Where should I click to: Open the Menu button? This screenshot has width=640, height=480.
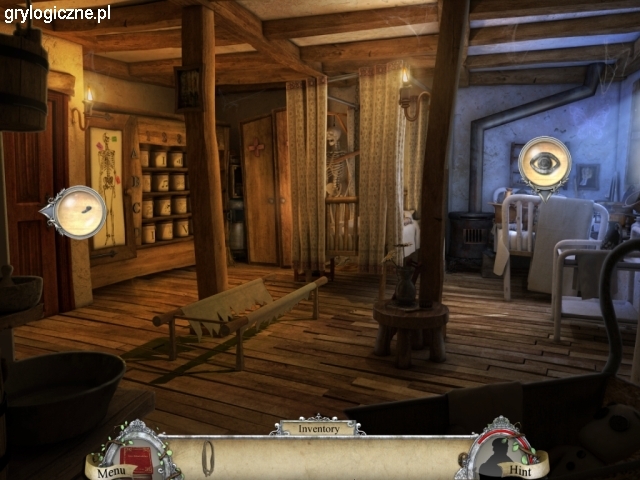click(110, 470)
